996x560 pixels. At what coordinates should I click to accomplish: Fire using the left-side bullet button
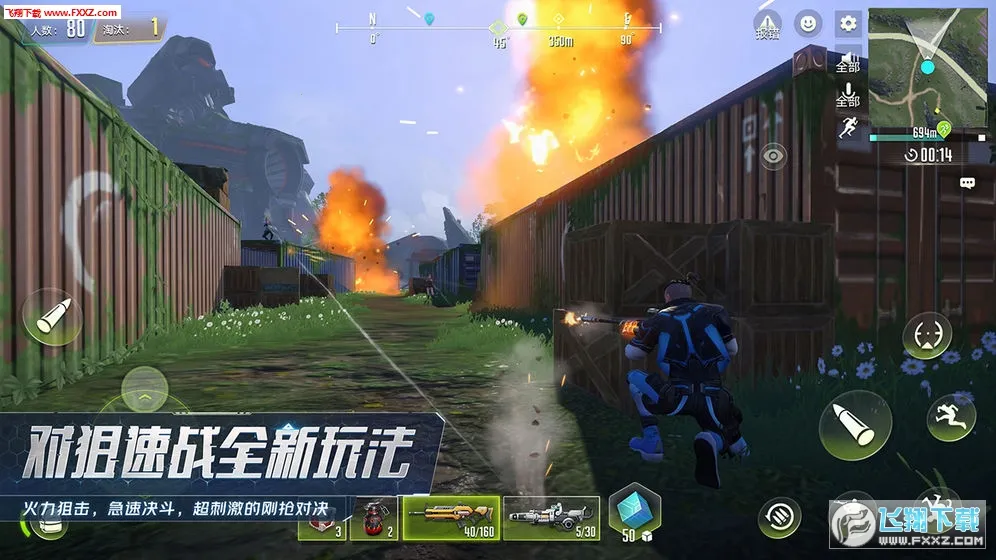point(52,317)
